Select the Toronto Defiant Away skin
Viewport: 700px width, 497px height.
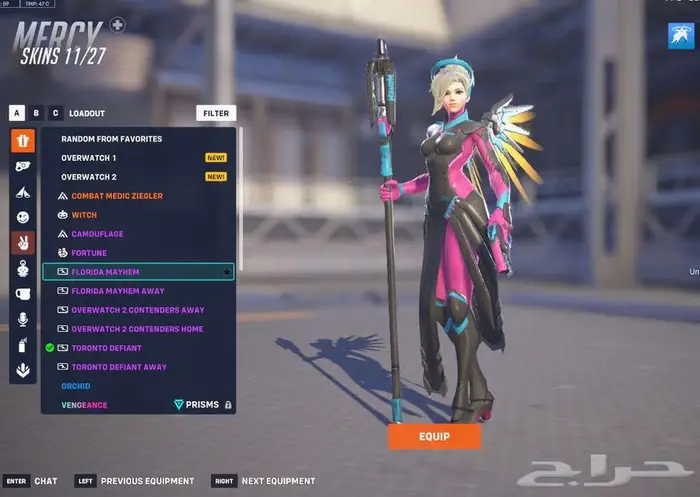119,367
